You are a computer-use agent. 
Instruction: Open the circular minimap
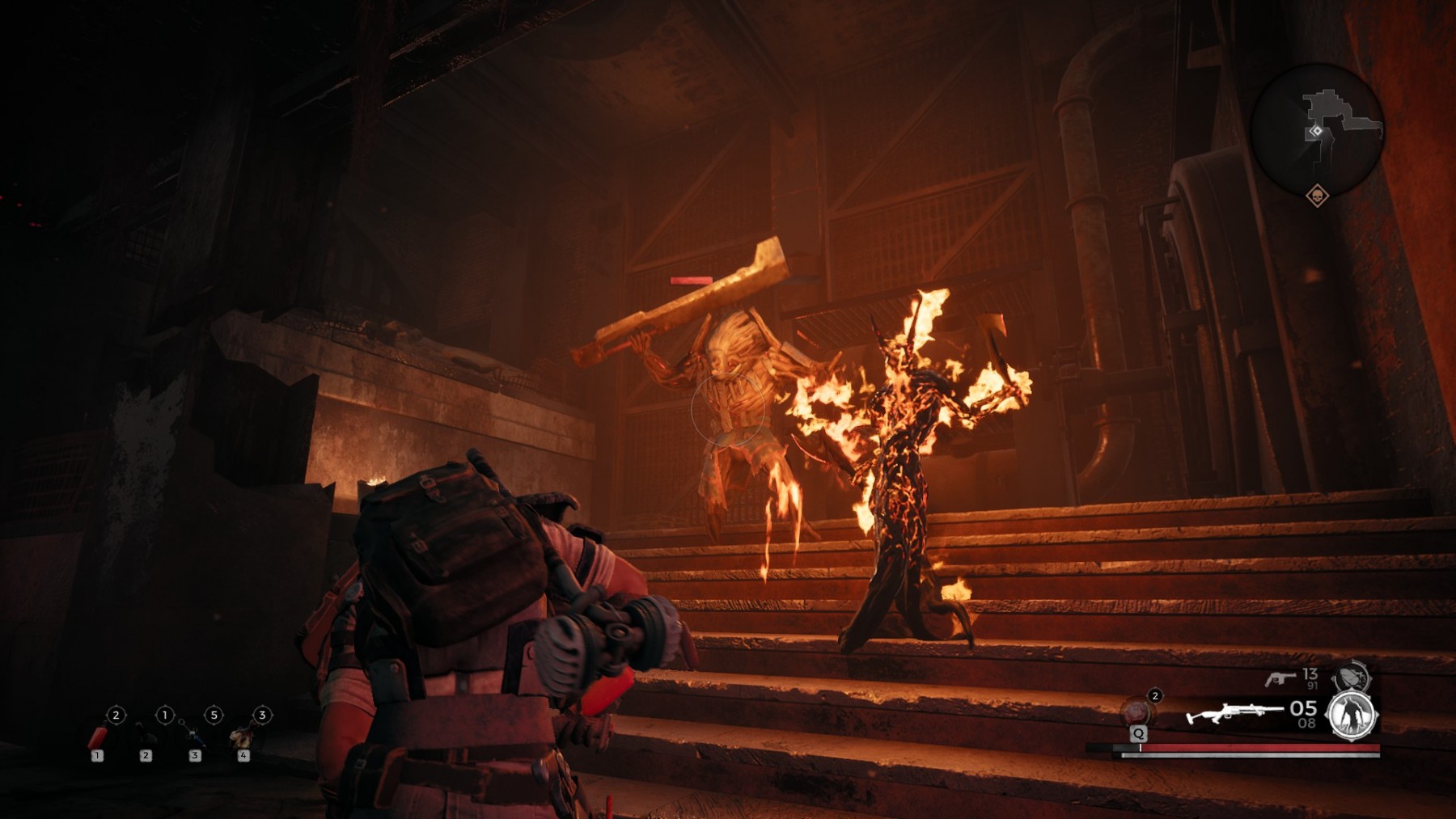point(1316,130)
